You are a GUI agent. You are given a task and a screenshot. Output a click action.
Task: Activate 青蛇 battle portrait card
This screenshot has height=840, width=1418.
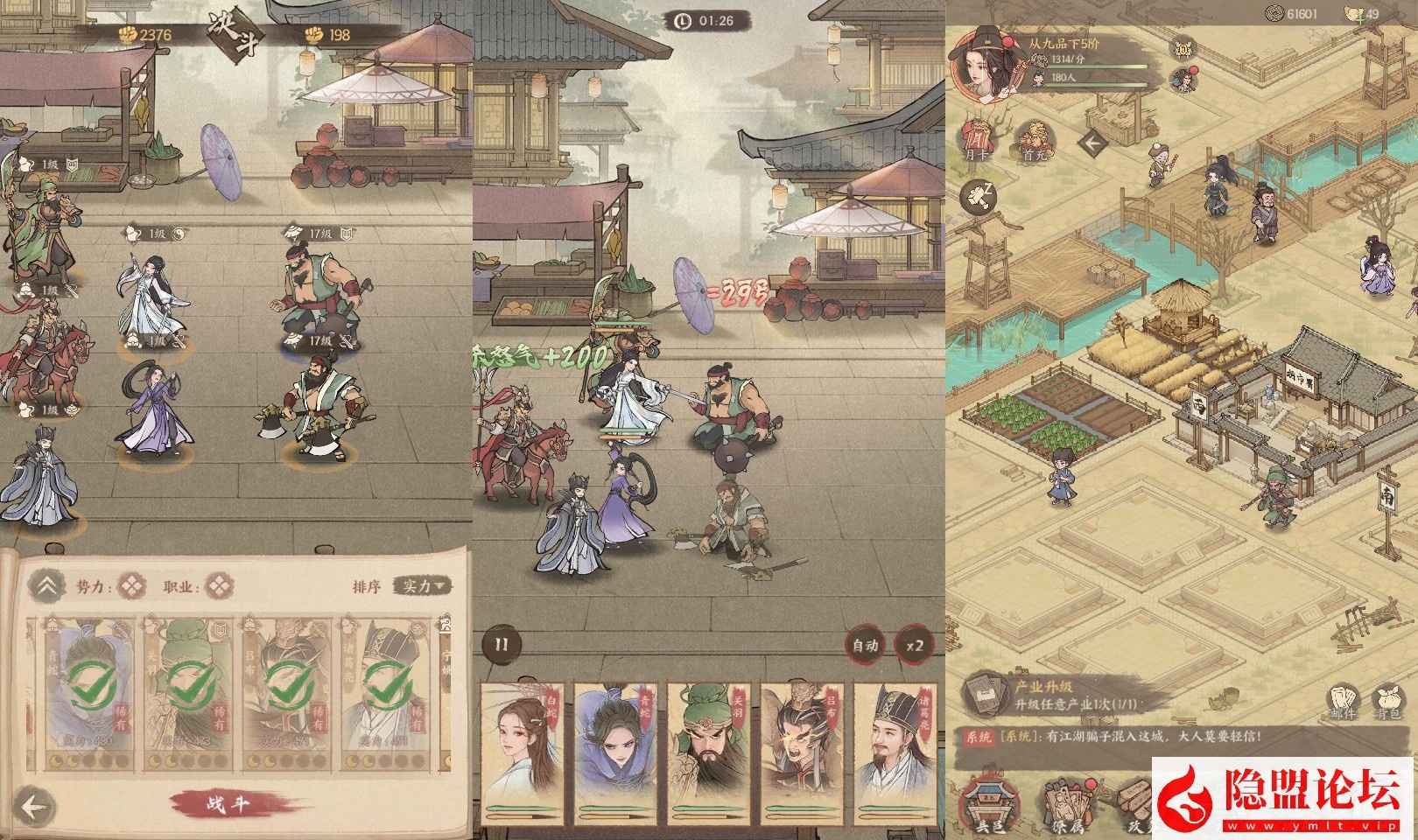pos(618,748)
